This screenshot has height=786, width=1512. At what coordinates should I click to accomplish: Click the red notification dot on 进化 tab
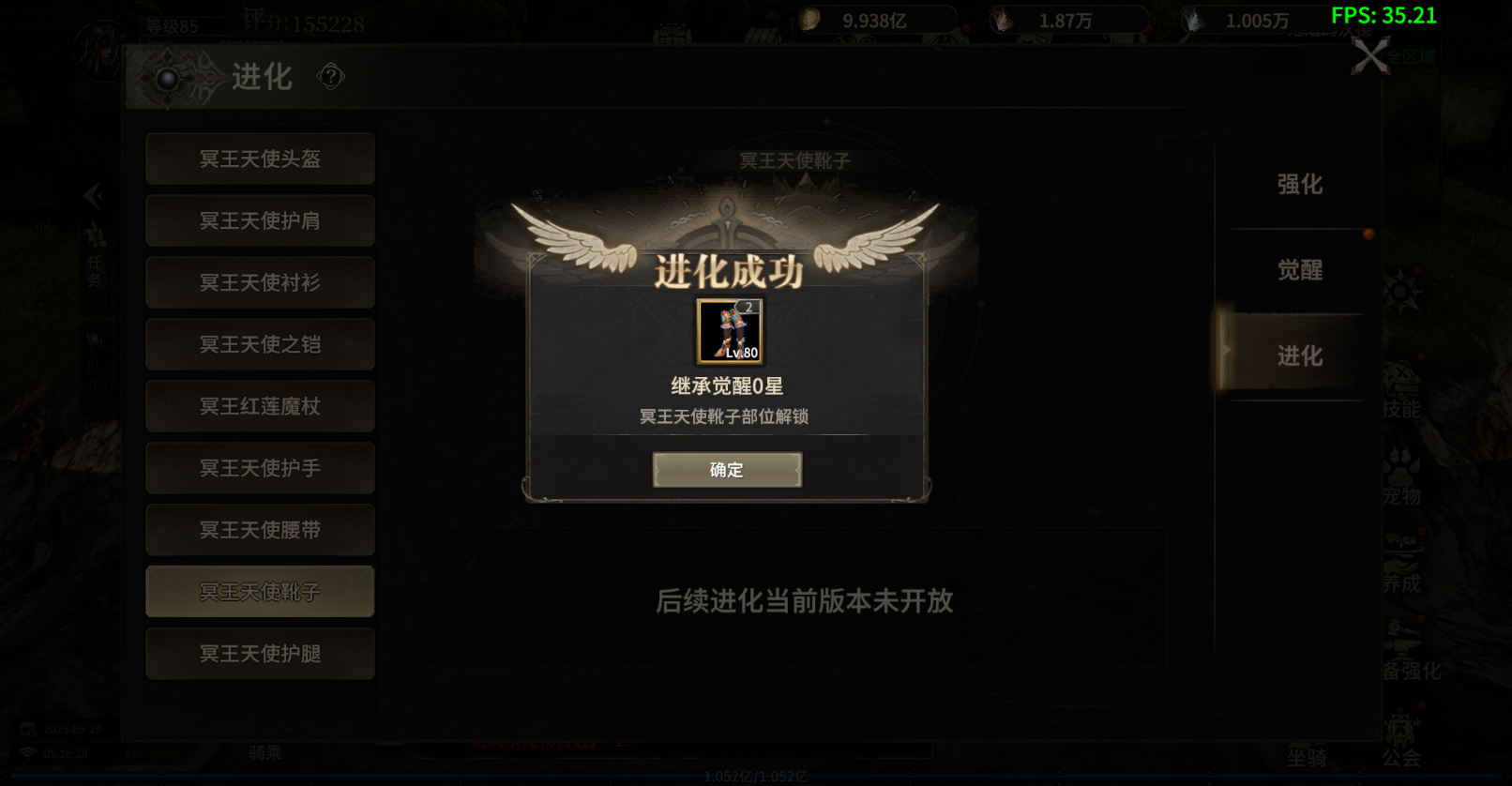pyautogui.click(x=1368, y=234)
